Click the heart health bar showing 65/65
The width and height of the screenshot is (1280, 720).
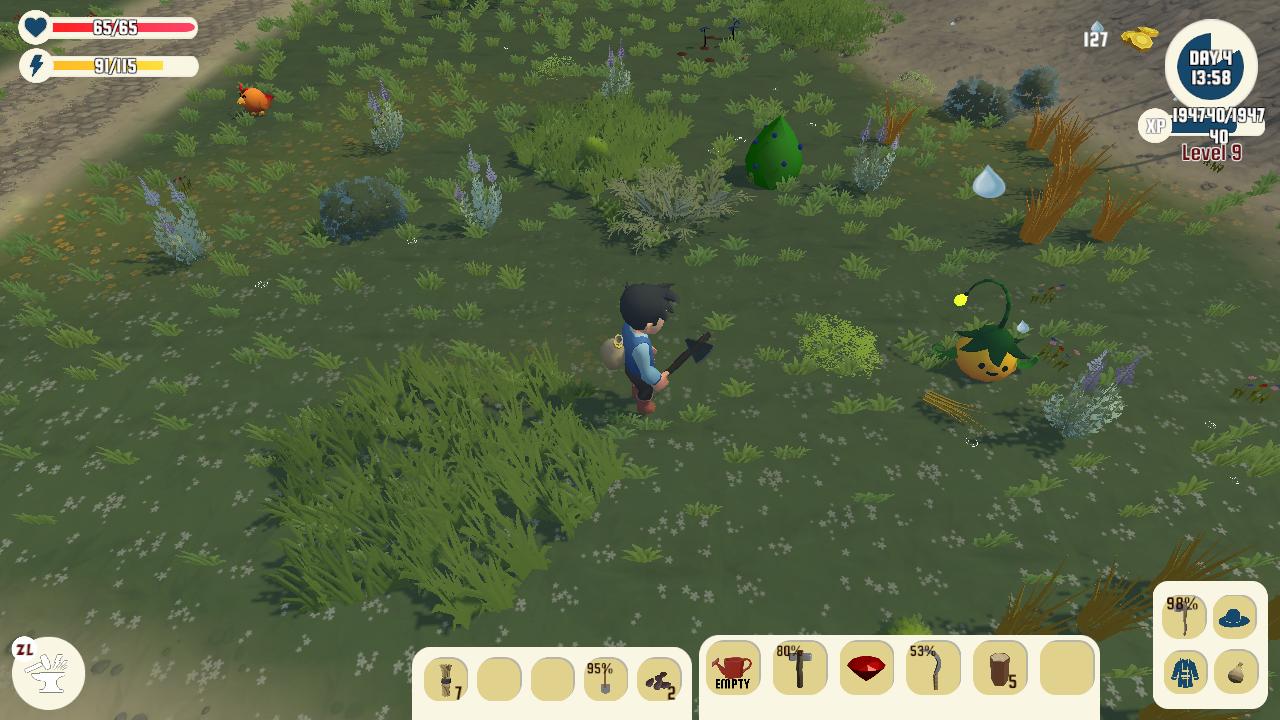(x=115, y=28)
